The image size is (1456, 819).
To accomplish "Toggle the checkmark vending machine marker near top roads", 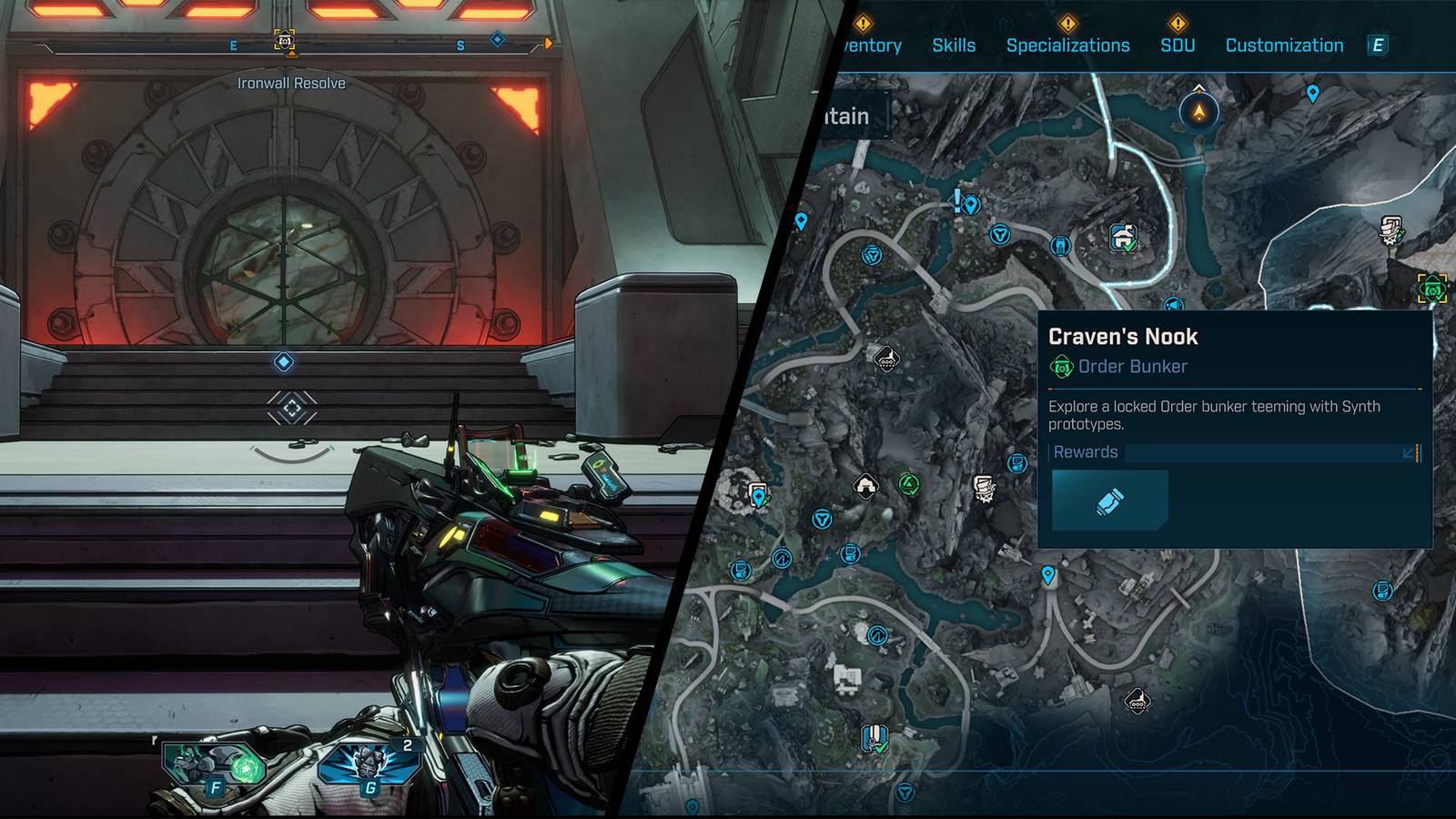I will click(x=1121, y=238).
